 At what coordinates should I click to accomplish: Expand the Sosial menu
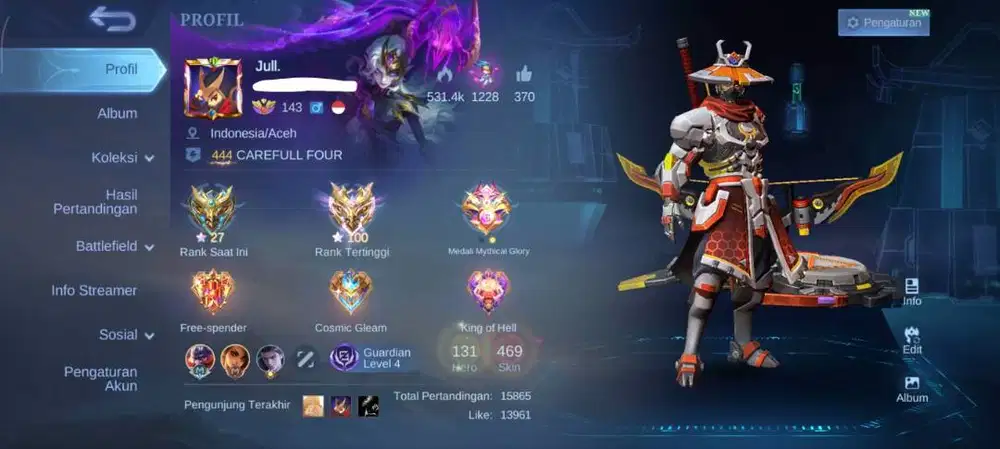pos(126,335)
